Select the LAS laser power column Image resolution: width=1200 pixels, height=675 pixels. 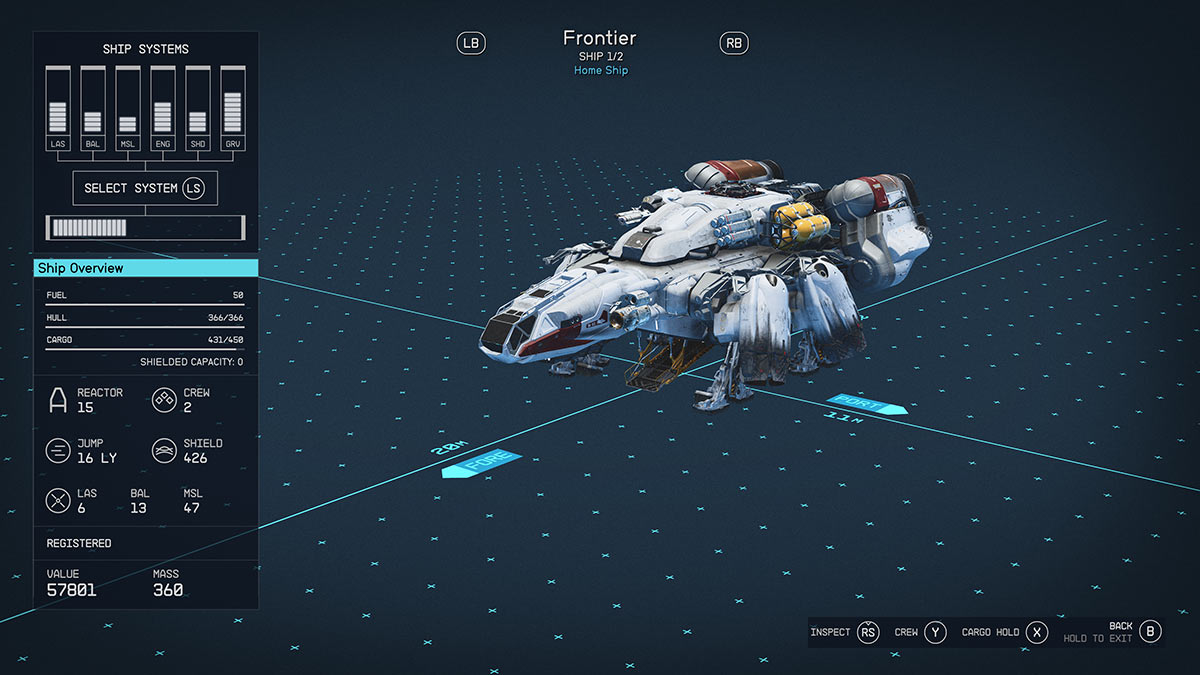coord(58,109)
